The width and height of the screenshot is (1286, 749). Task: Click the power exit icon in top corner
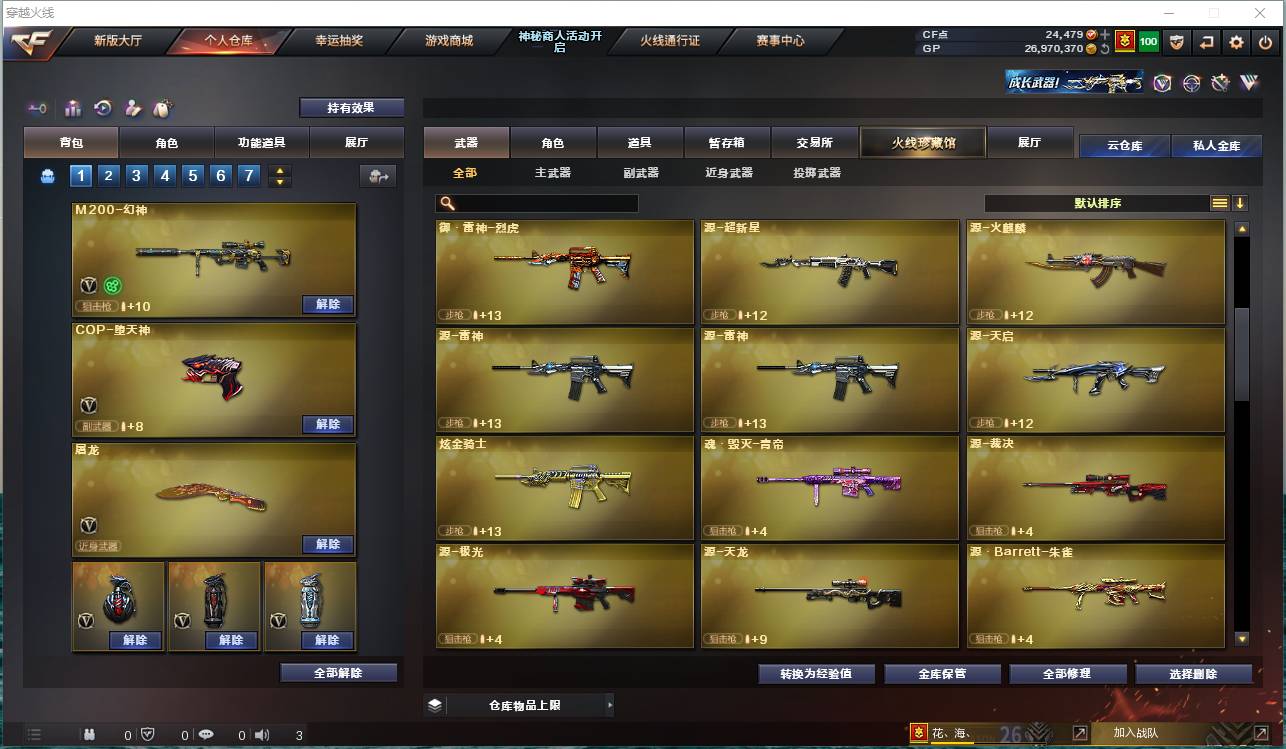[1265, 42]
